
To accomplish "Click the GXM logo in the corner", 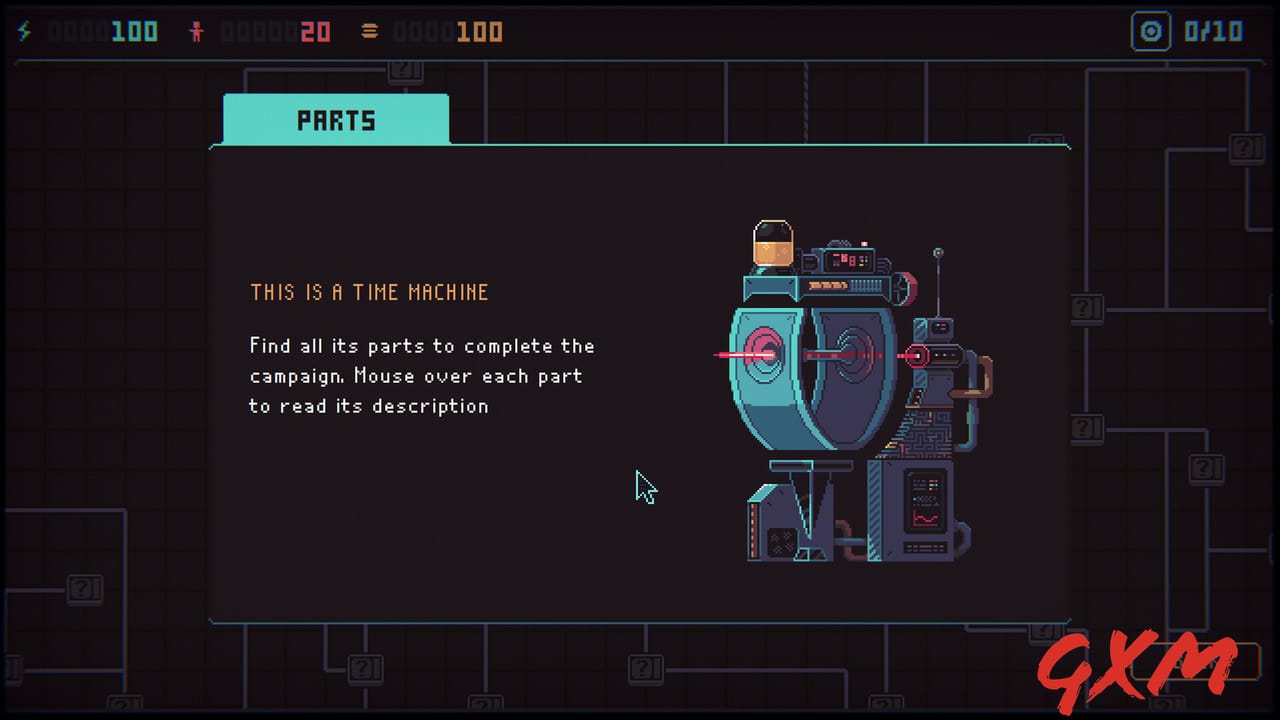I will (x=1140, y=666).
